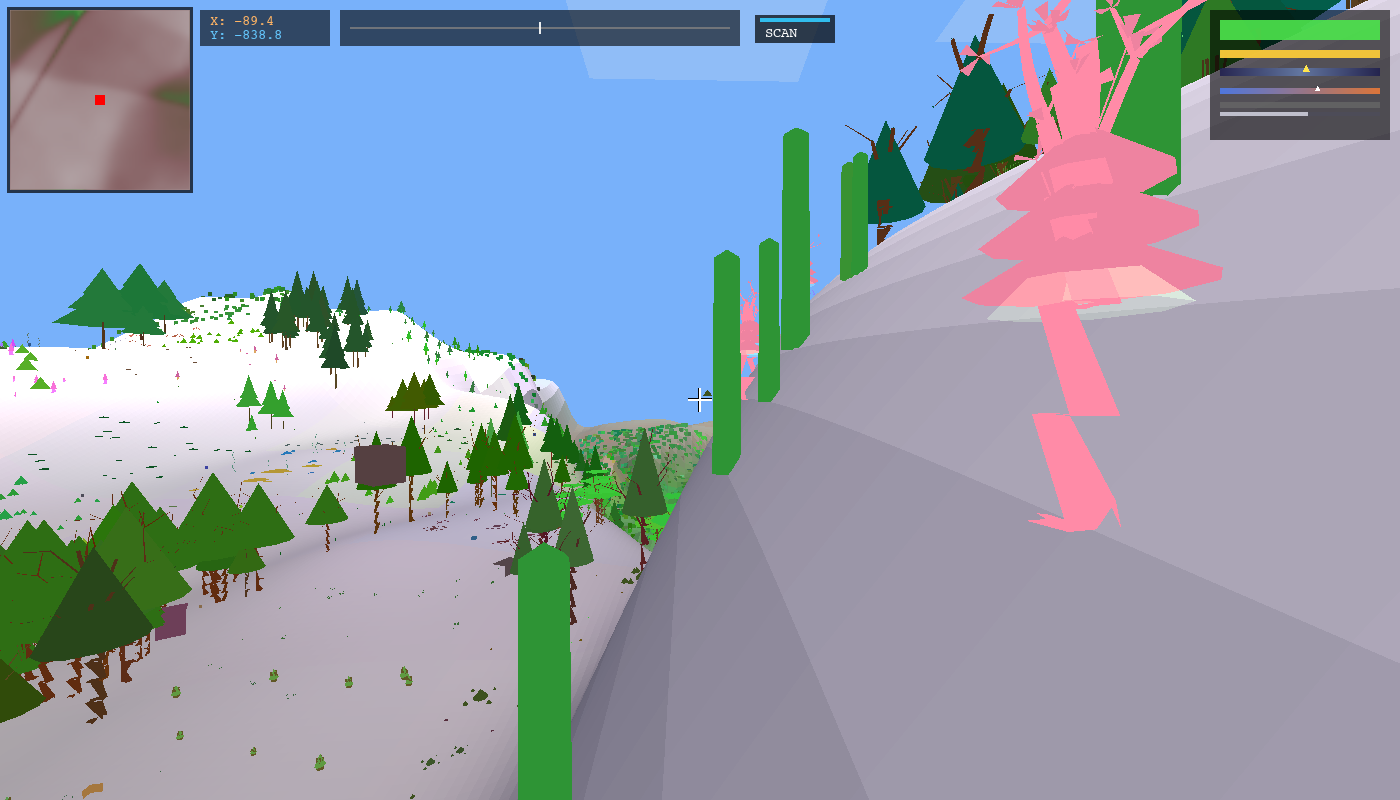Move the white triangle on the orange gradient bar
This screenshot has width=1400, height=800.
(1318, 89)
